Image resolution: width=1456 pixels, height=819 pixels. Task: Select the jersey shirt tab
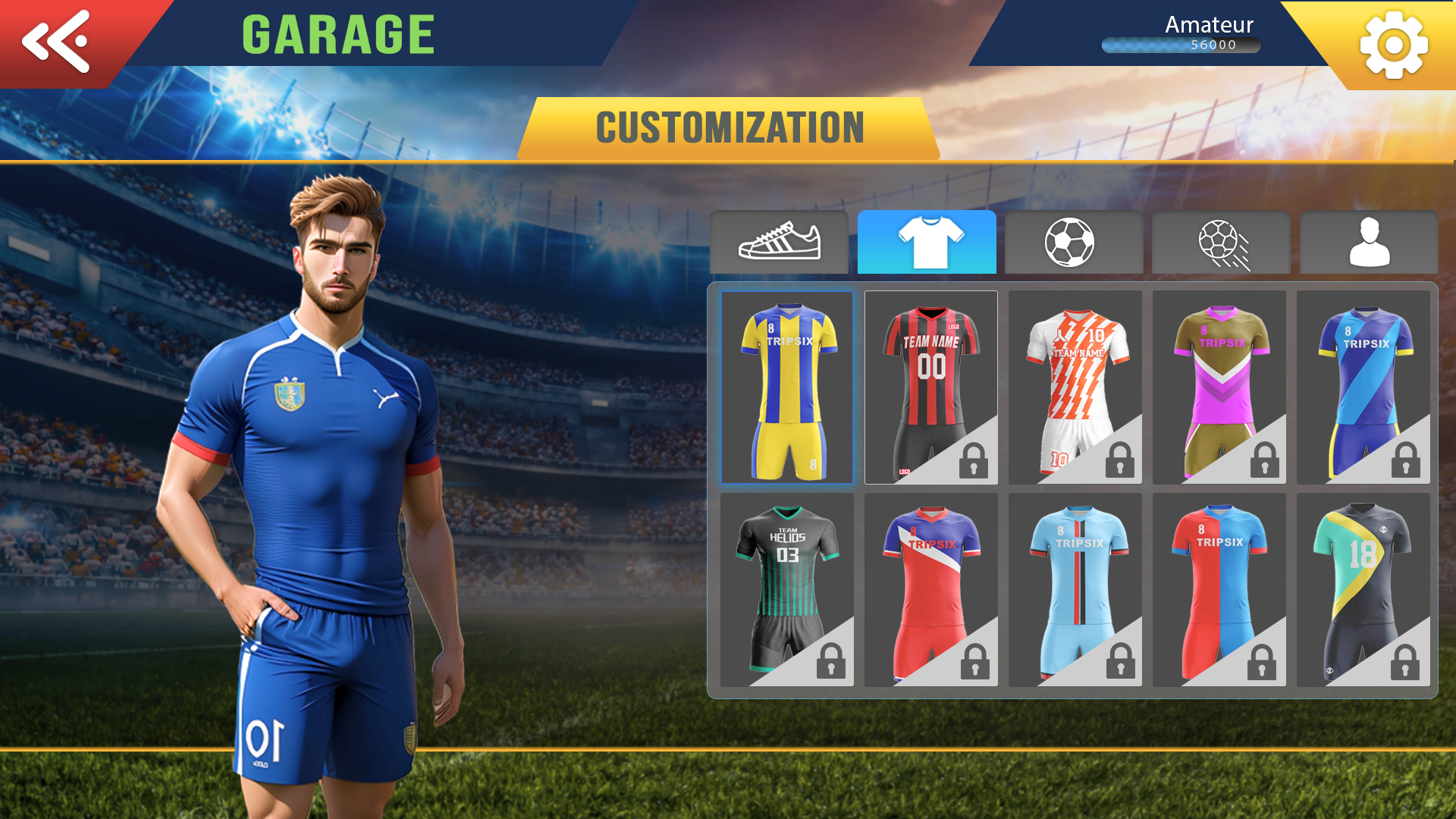pos(927,243)
